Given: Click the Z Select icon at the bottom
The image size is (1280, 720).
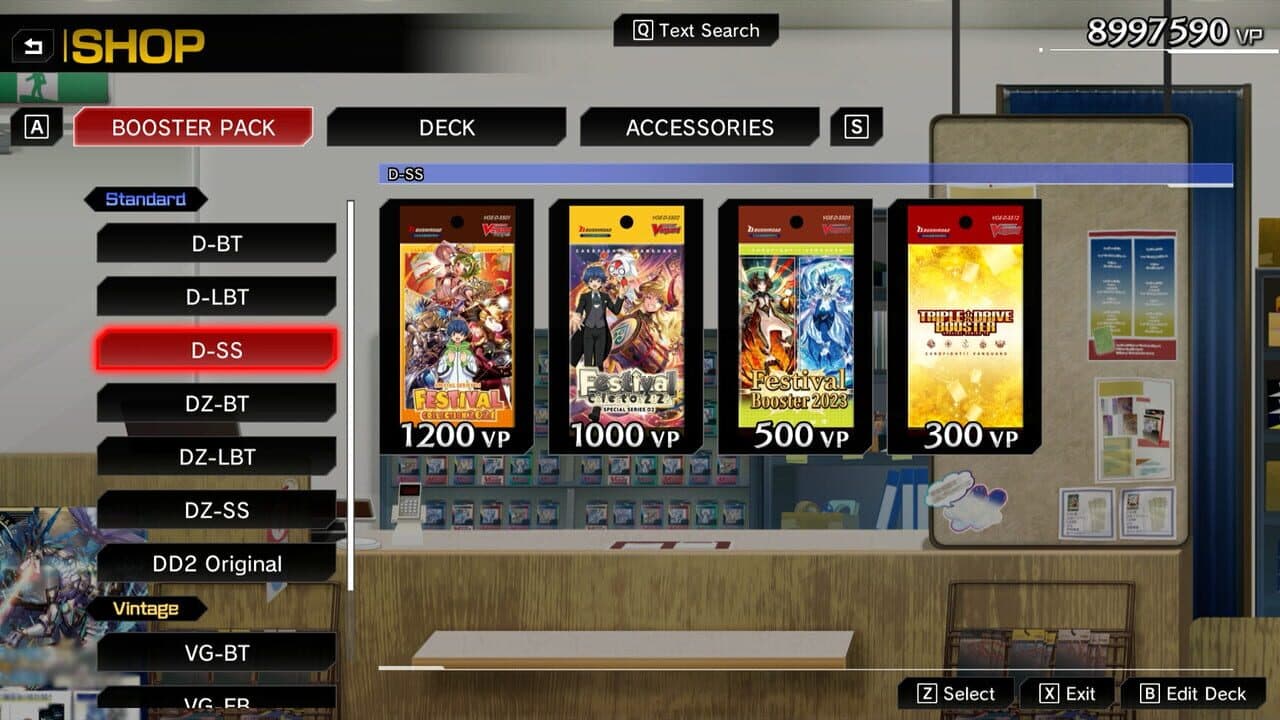Looking at the screenshot, I should click(x=957, y=692).
